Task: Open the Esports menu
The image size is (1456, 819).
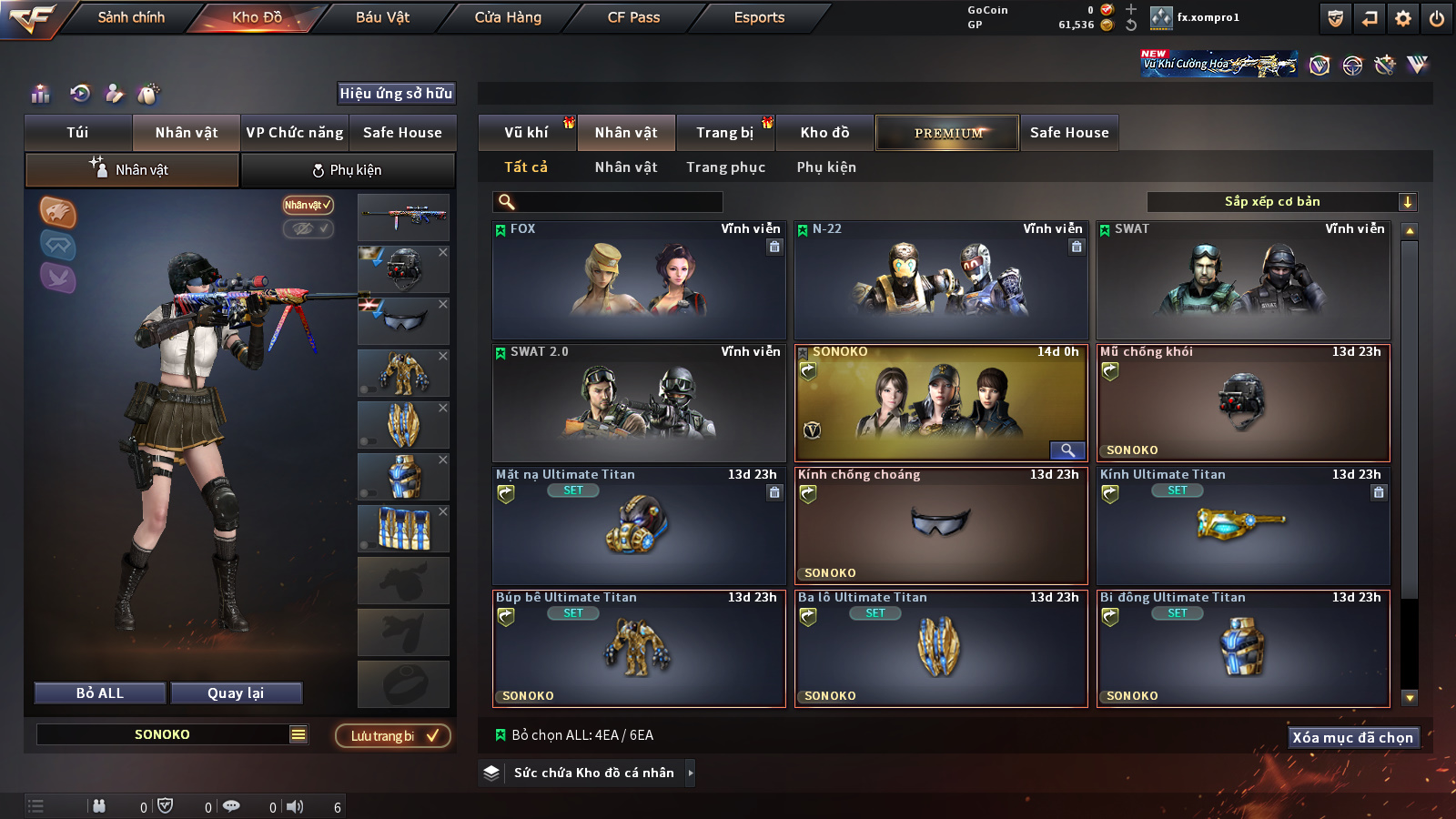Action: [x=759, y=17]
